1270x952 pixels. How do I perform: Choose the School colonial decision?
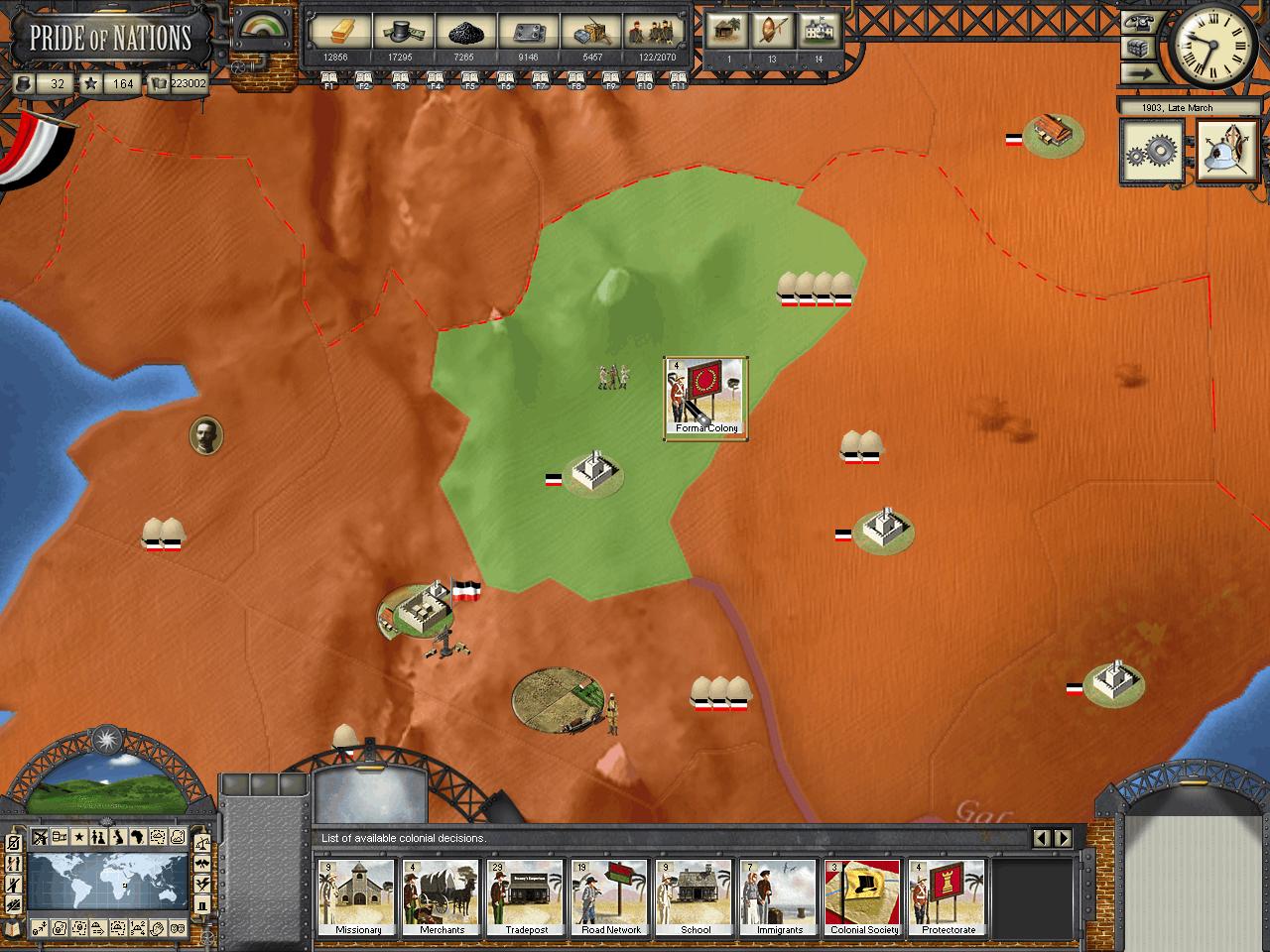tap(696, 897)
